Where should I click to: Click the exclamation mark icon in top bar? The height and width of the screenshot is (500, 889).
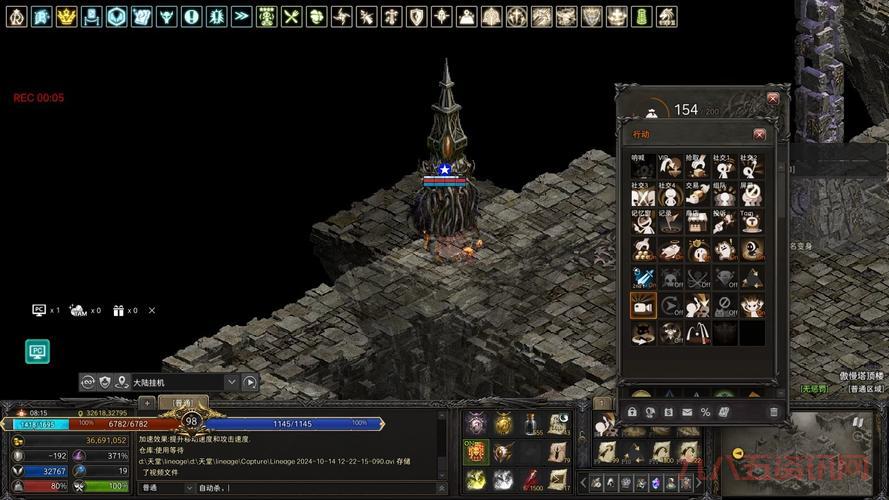(x=191, y=17)
